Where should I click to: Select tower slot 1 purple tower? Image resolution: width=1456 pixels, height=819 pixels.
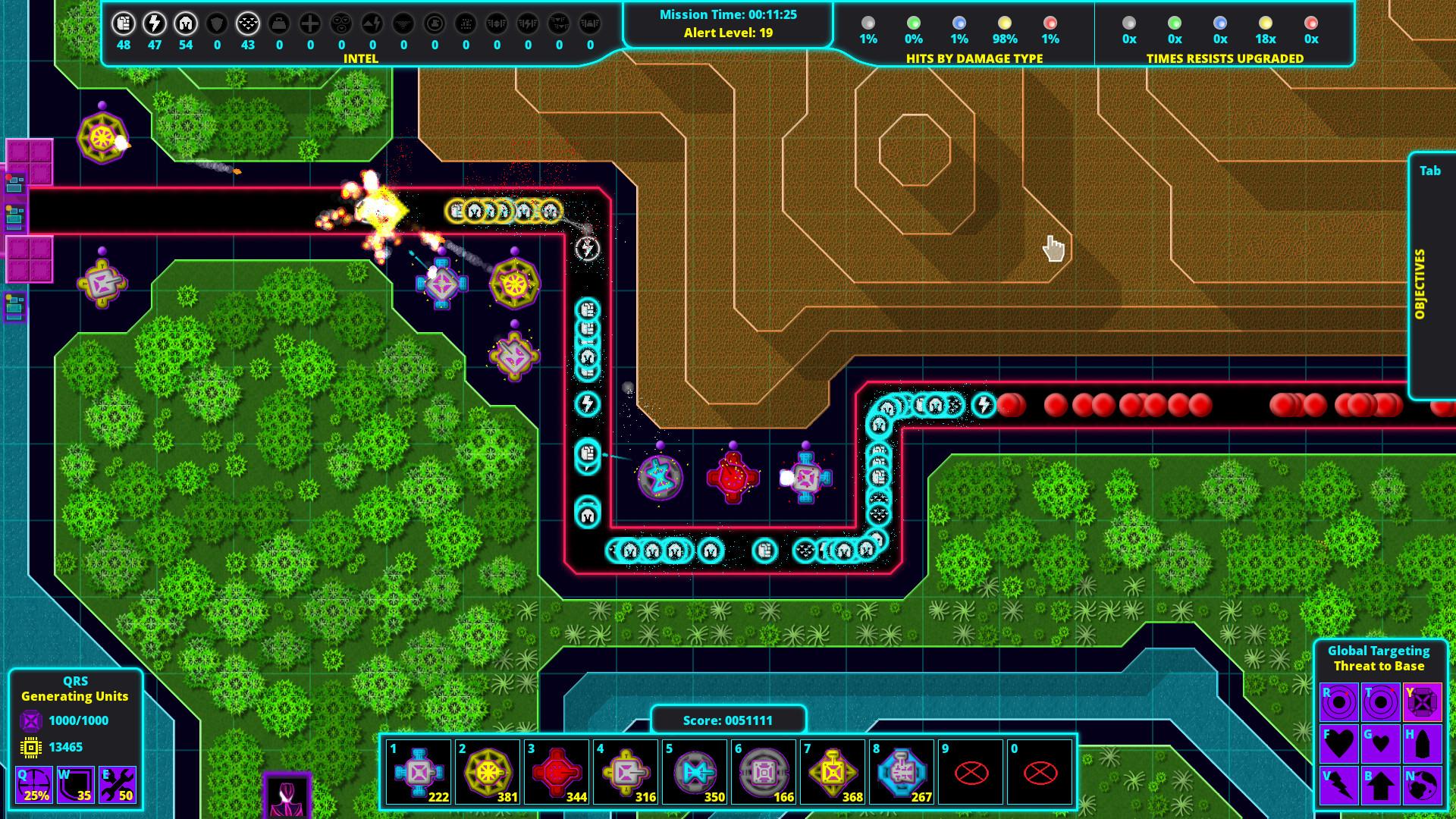pos(419,770)
